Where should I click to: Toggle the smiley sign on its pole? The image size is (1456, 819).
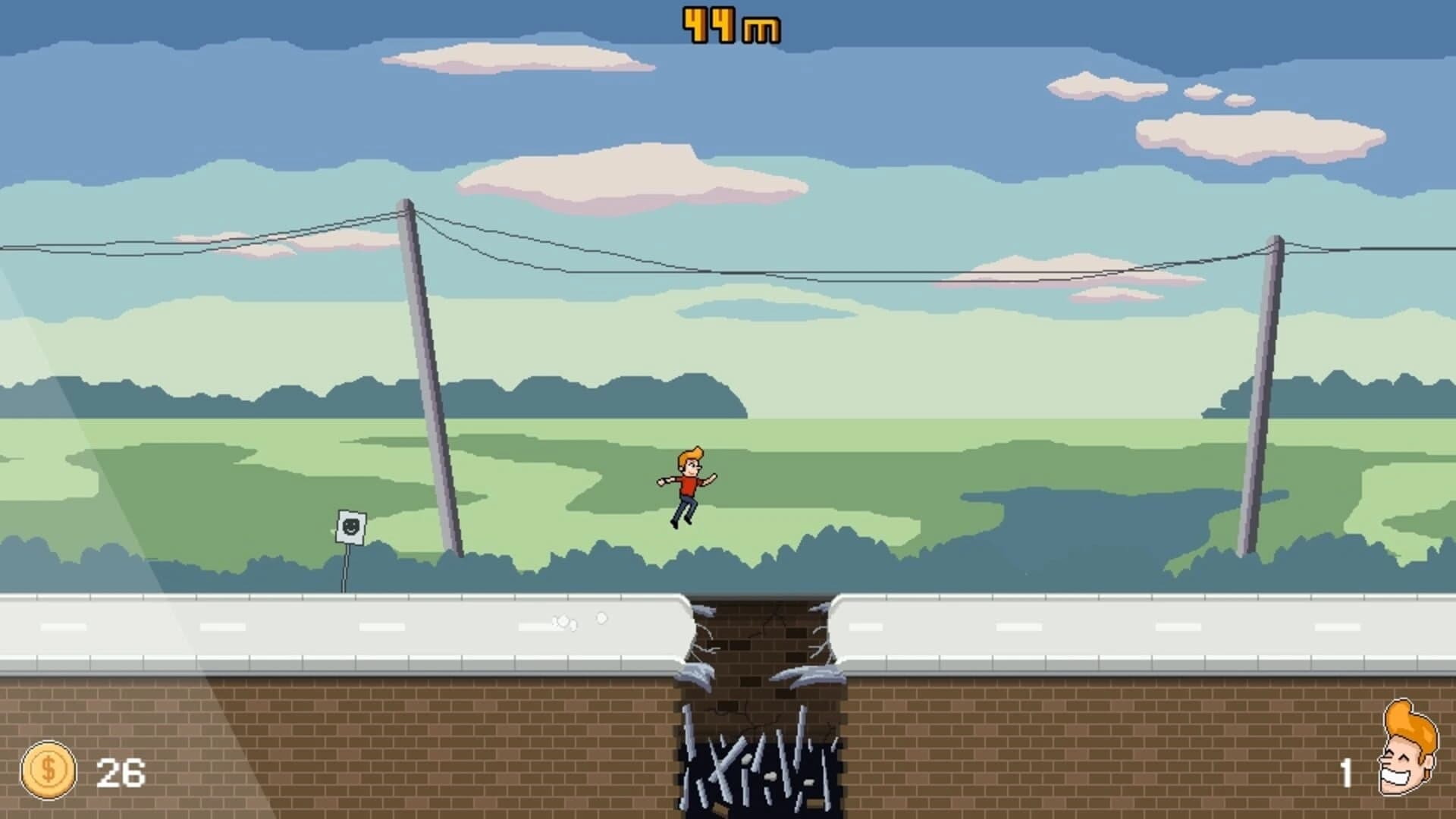pyautogui.click(x=349, y=538)
